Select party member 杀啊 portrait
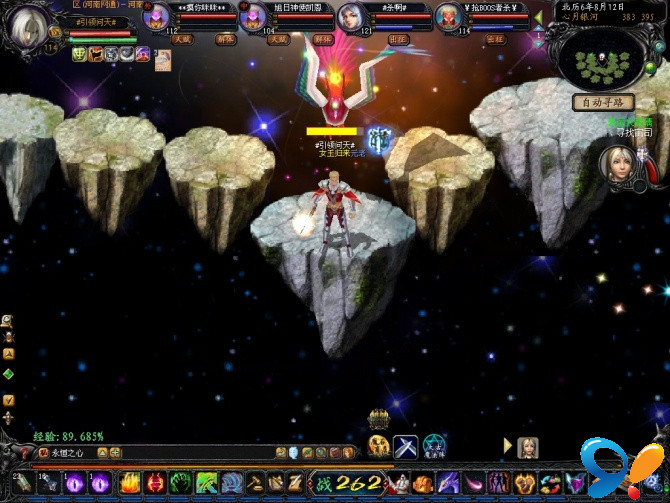The width and height of the screenshot is (670, 503). [x=351, y=19]
